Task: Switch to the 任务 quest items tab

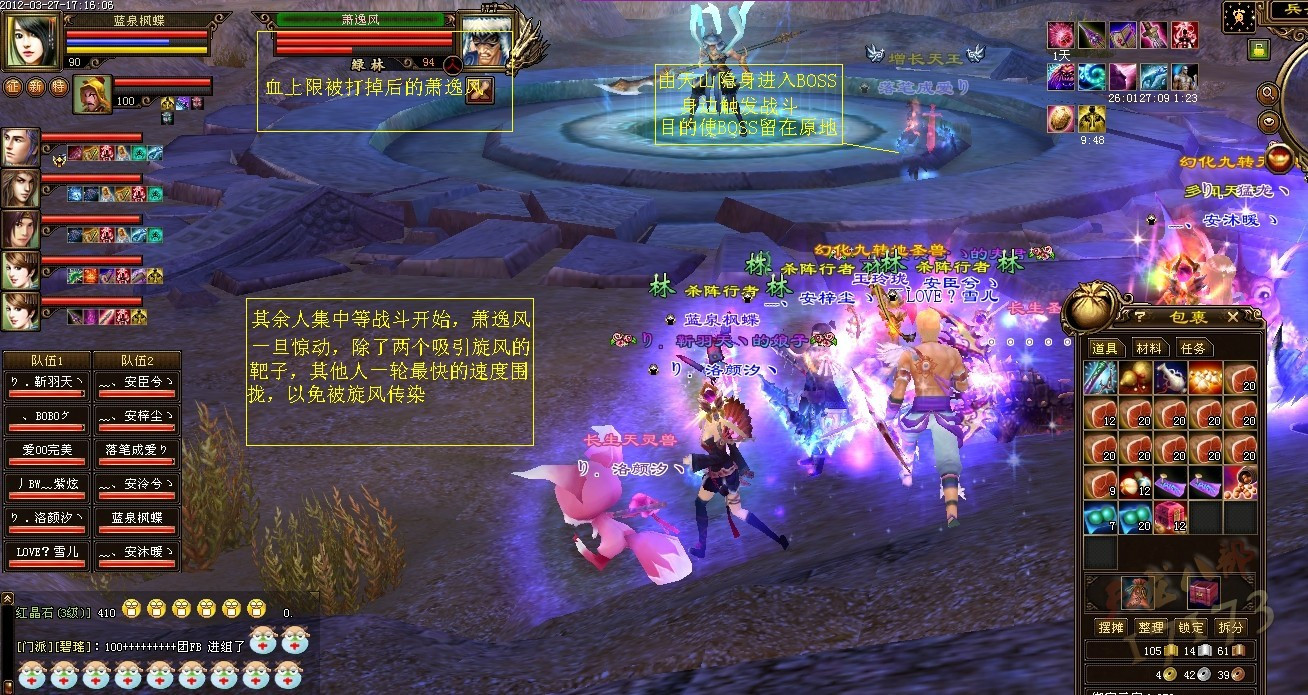Action: 1192,349
